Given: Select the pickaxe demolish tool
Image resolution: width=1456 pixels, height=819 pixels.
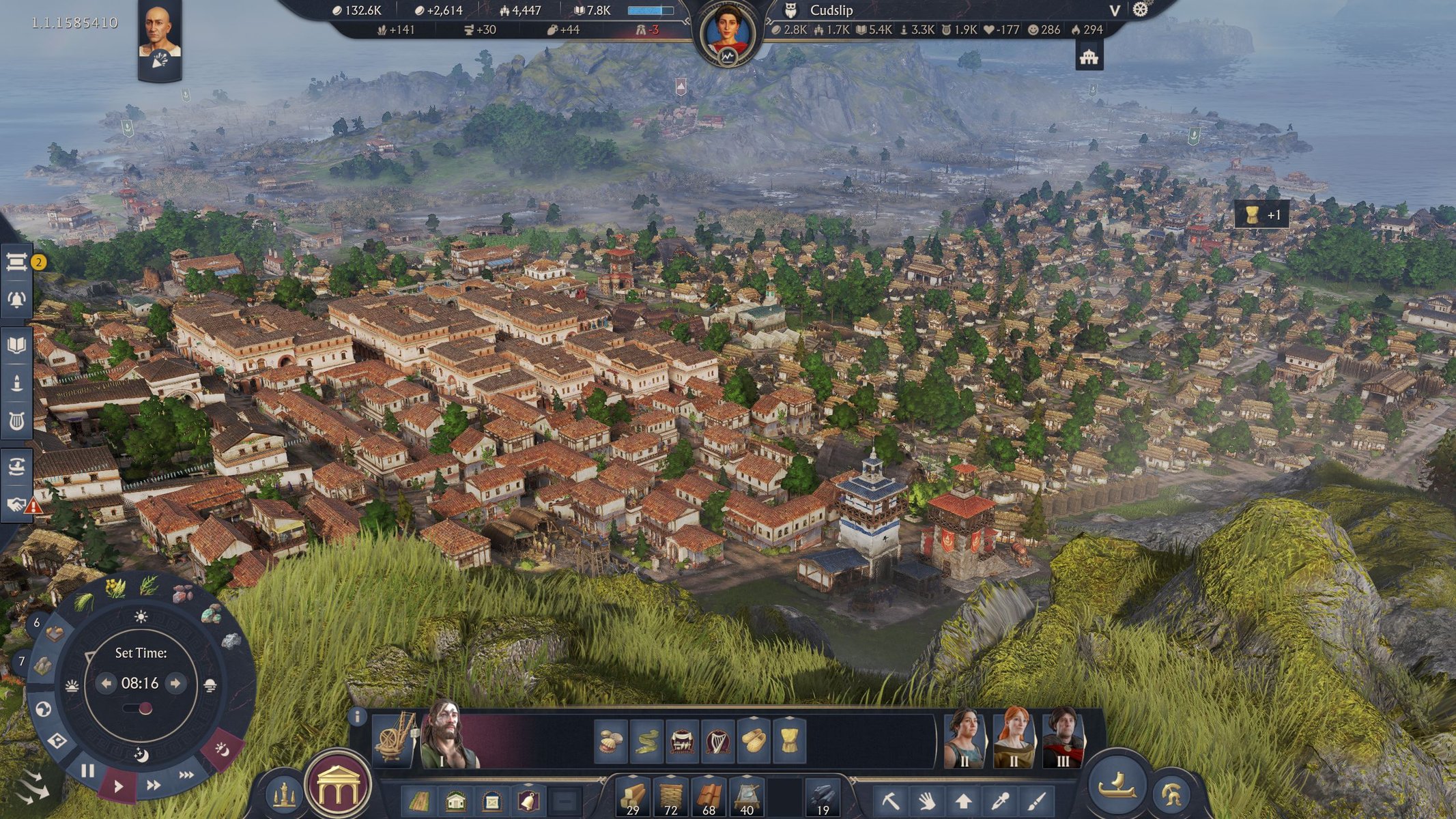Looking at the screenshot, I should click(x=889, y=799).
